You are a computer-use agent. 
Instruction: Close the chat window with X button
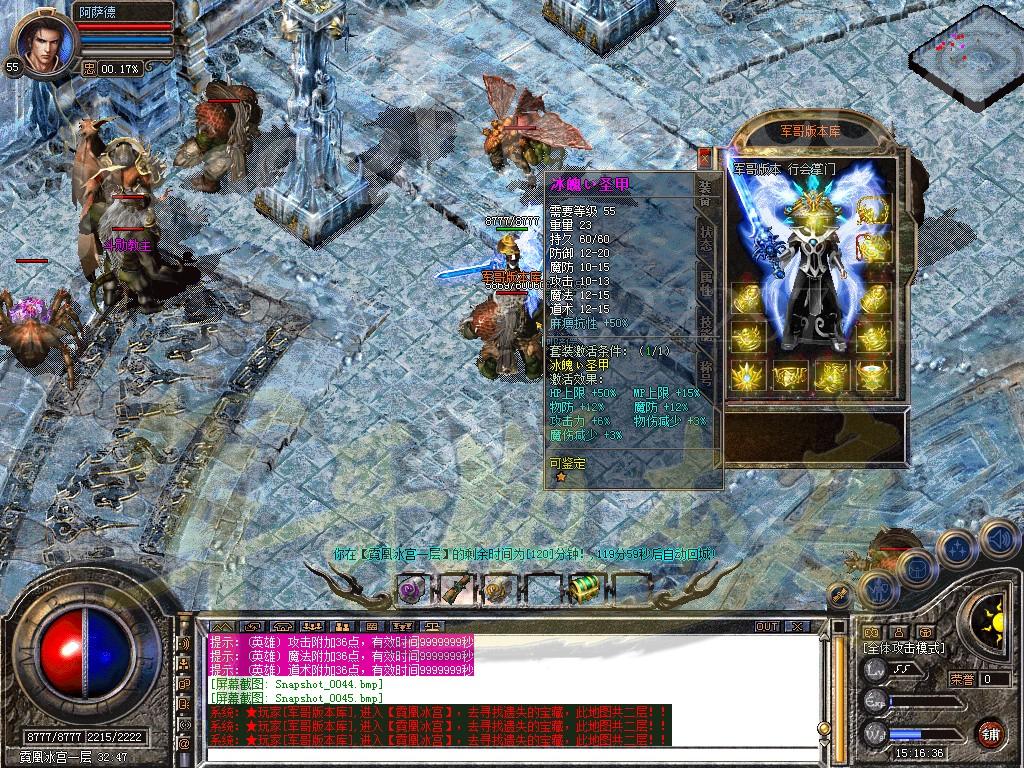click(x=796, y=627)
